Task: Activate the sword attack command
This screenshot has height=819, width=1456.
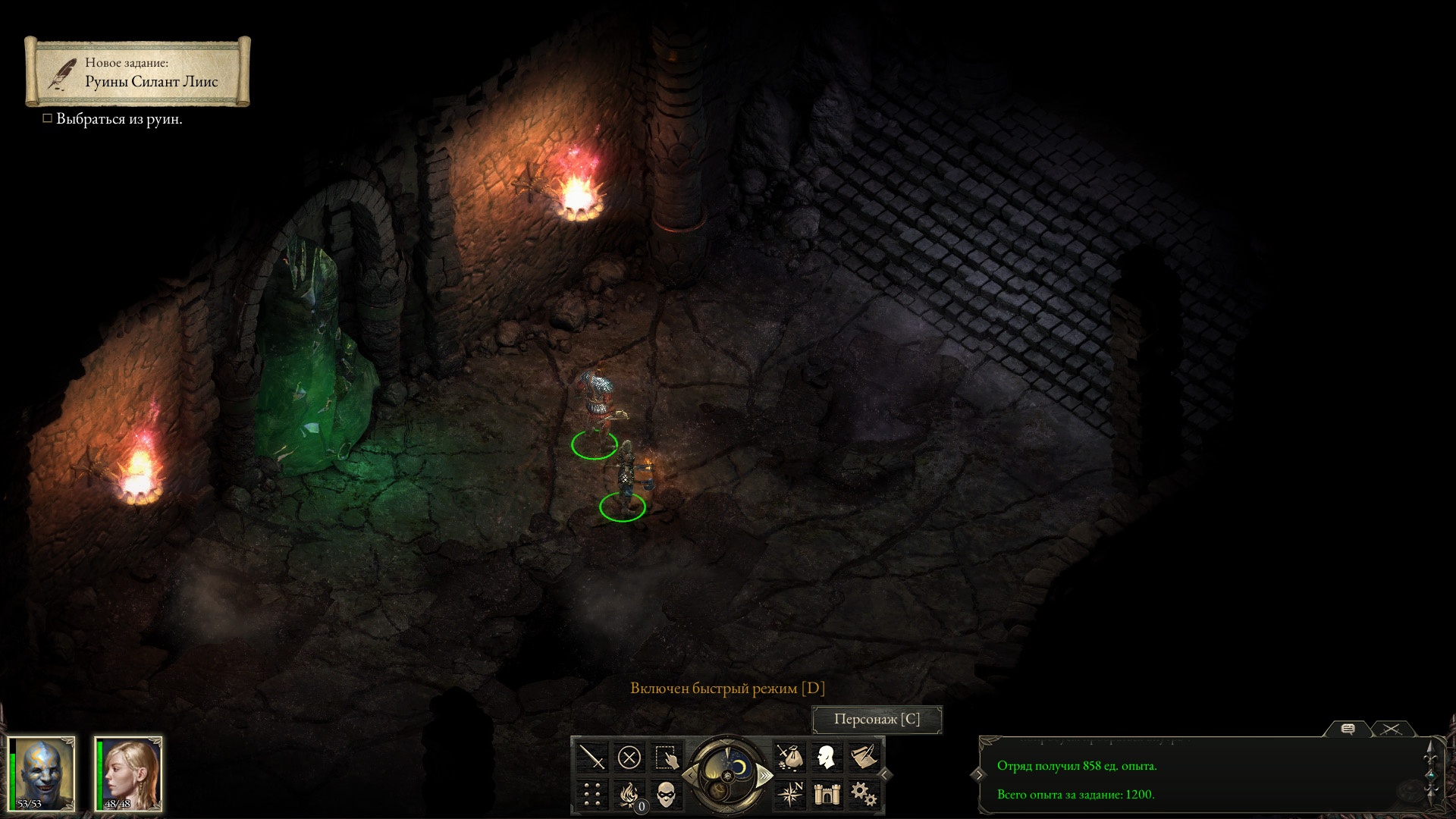Action: (x=591, y=757)
